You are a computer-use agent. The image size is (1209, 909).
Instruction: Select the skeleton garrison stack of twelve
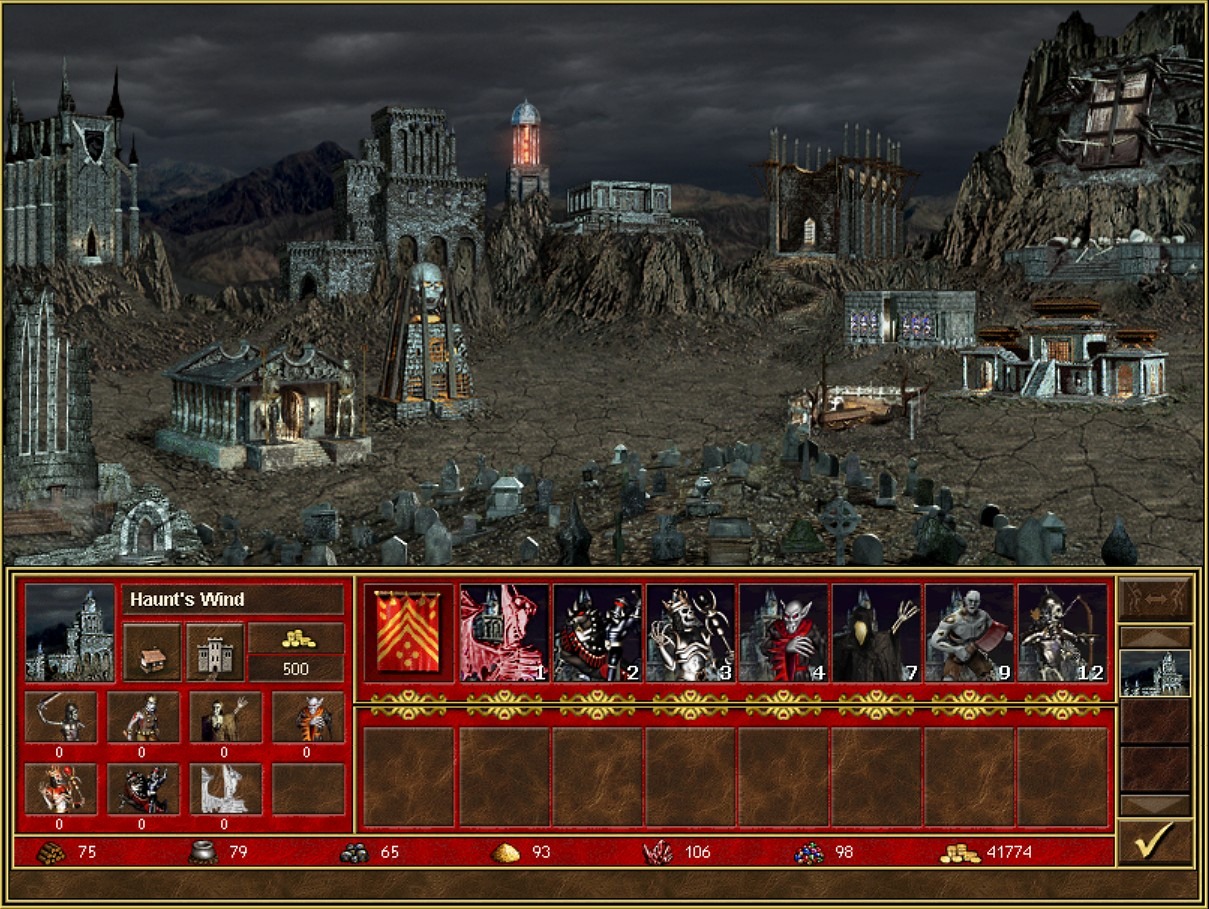pos(1062,634)
